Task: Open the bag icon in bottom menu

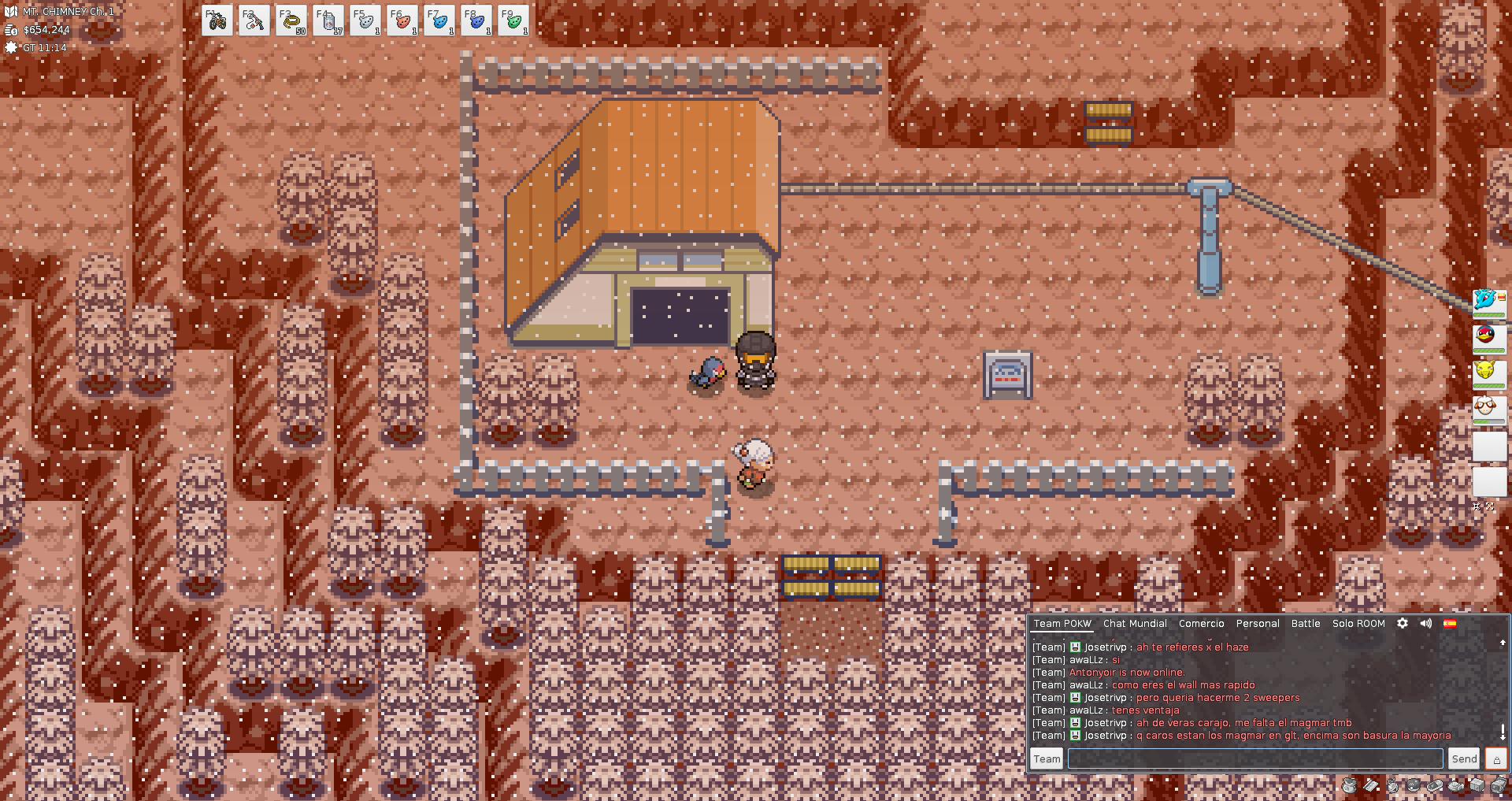Action: pos(1349,785)
